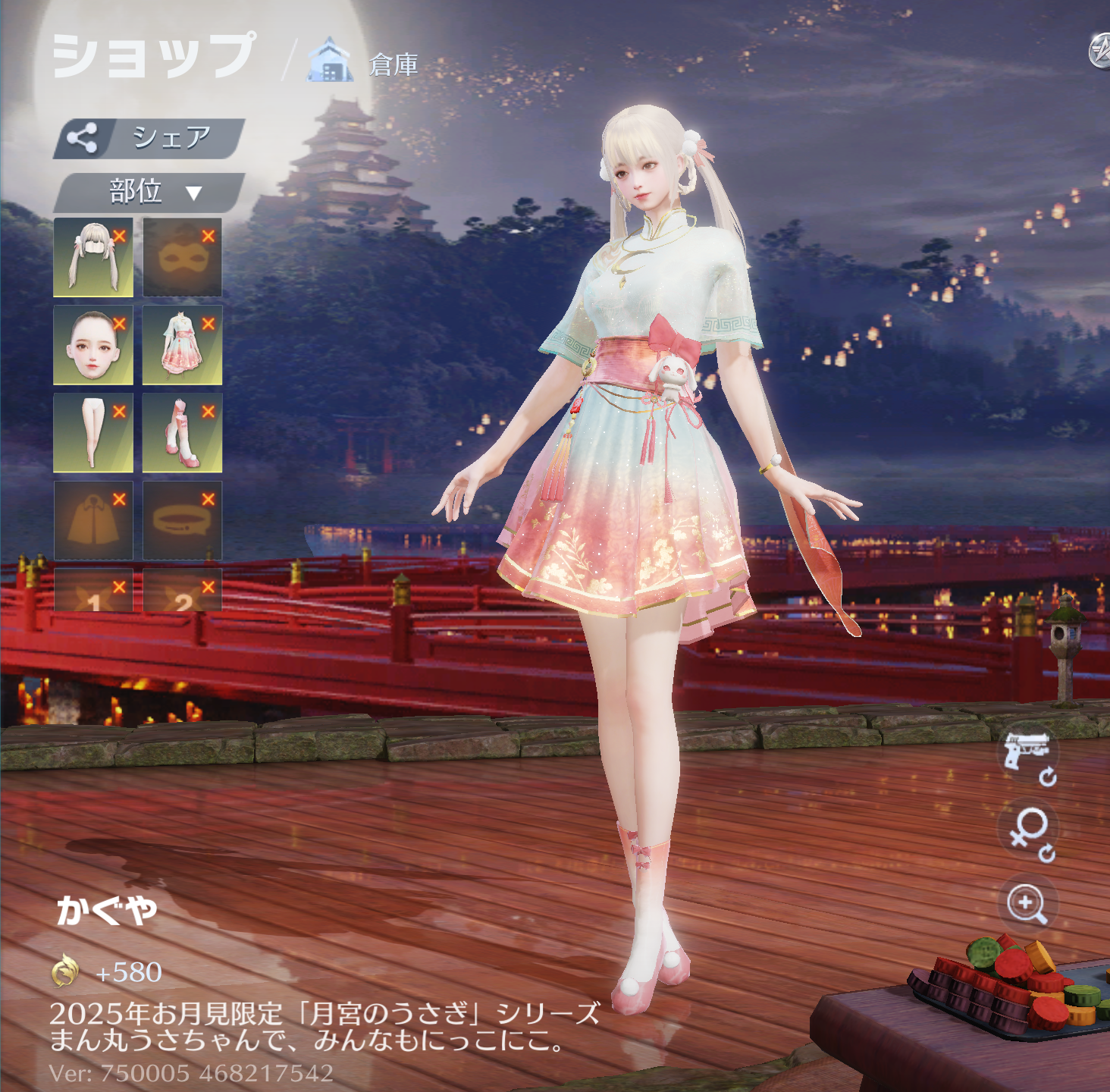Remove the hairstyle via its X
This screenshot has height=1092, width=1110.
(x=119, y=236)
